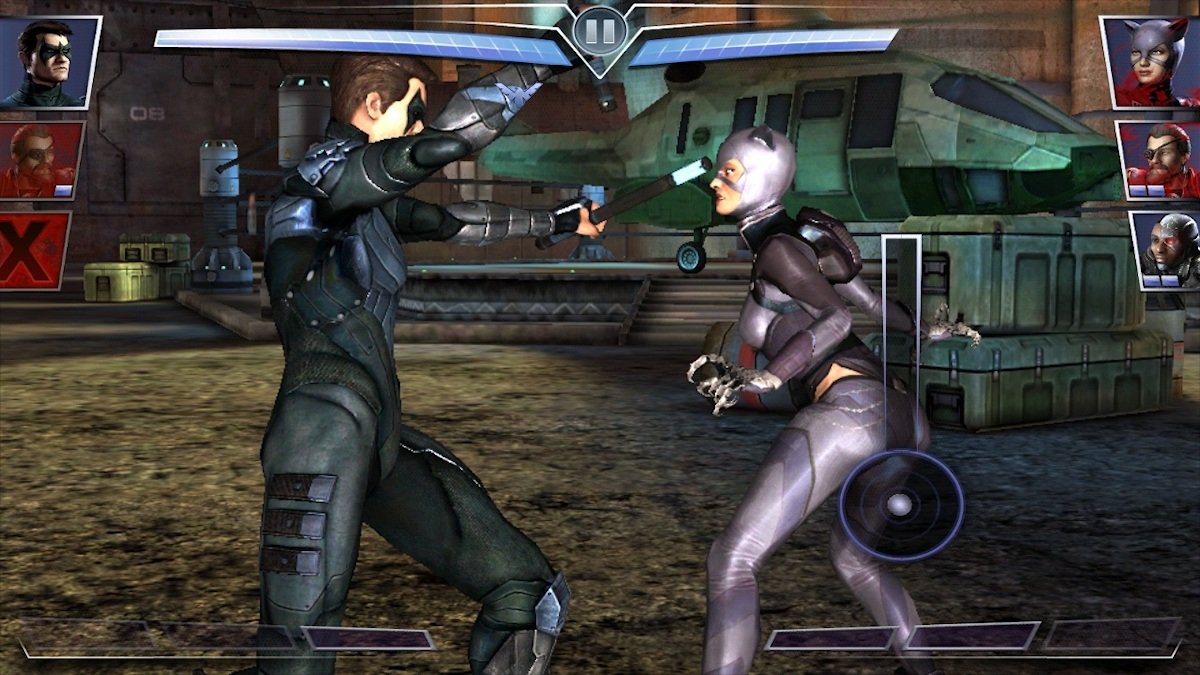The image size is (1200, 675).
Task: Tag in the teammate portrait below Nightwing
Action: 41,160
